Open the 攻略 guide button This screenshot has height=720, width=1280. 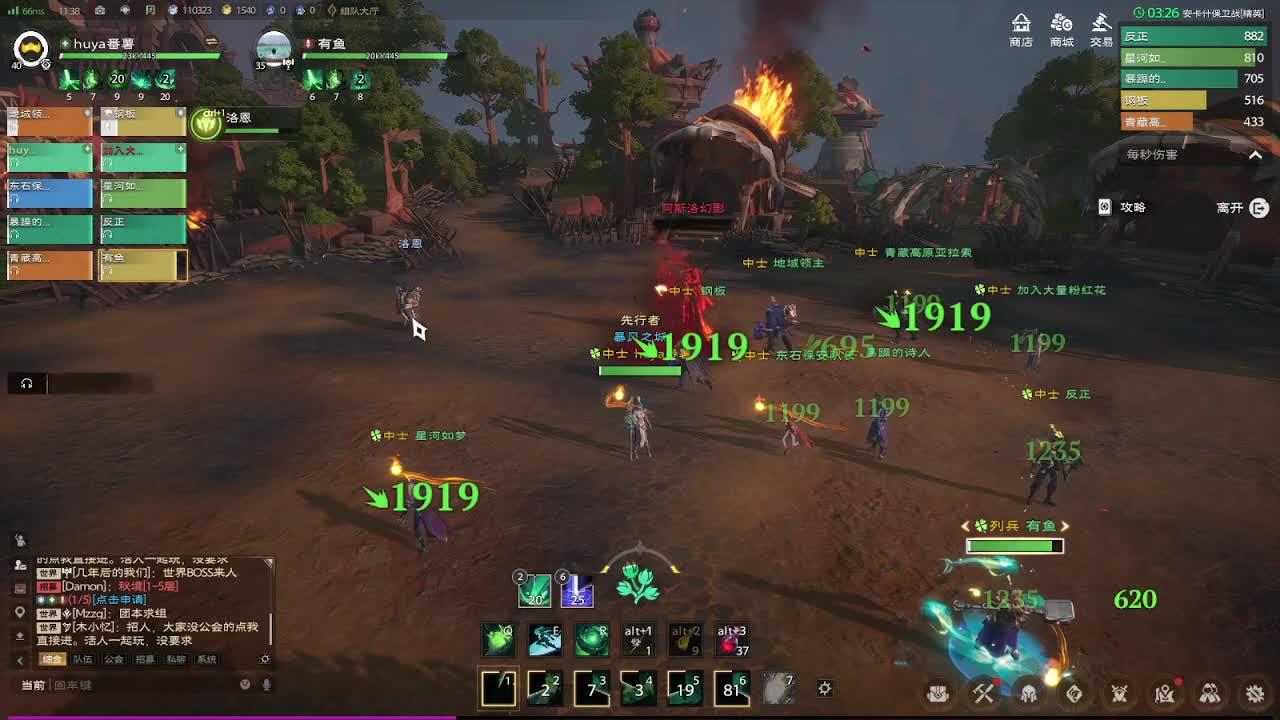tap(1123, 207)
